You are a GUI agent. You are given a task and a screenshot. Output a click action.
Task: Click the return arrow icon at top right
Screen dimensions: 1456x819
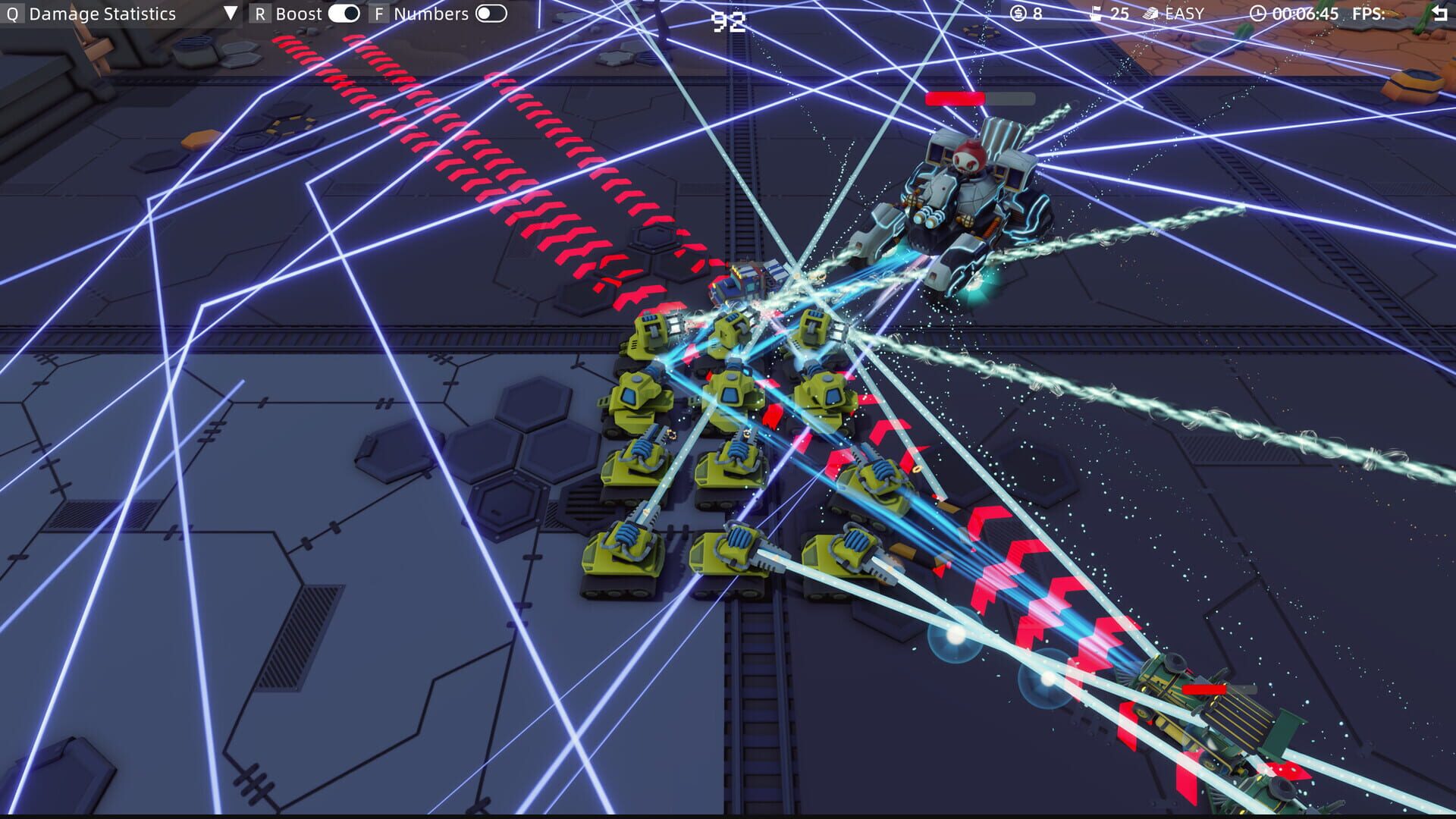click(x=1439, y=13)
